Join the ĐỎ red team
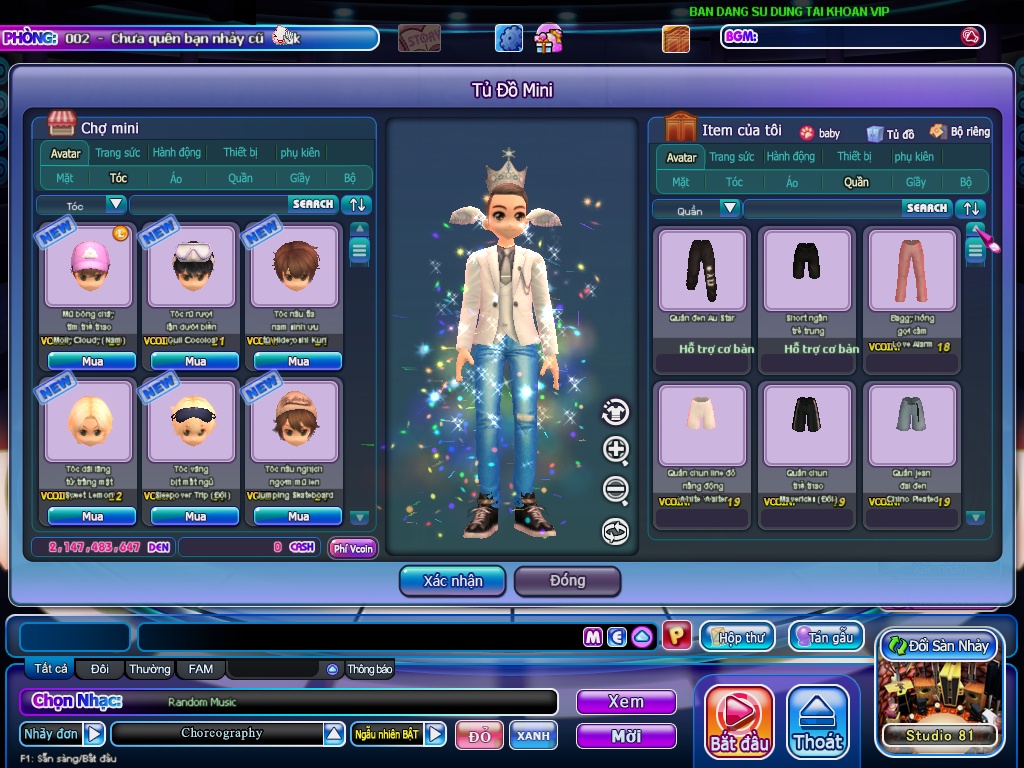This screenshot has height=768, width=1024. click(479, 735)
